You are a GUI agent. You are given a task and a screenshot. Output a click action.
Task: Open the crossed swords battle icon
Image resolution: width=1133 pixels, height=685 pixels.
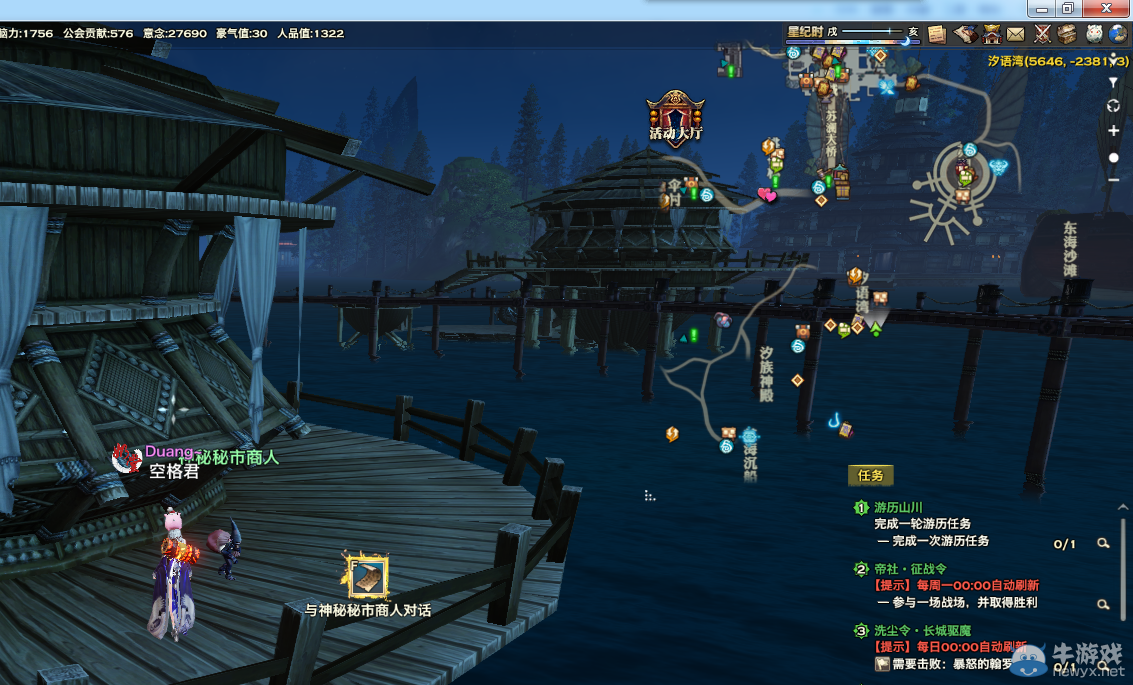1042,34
